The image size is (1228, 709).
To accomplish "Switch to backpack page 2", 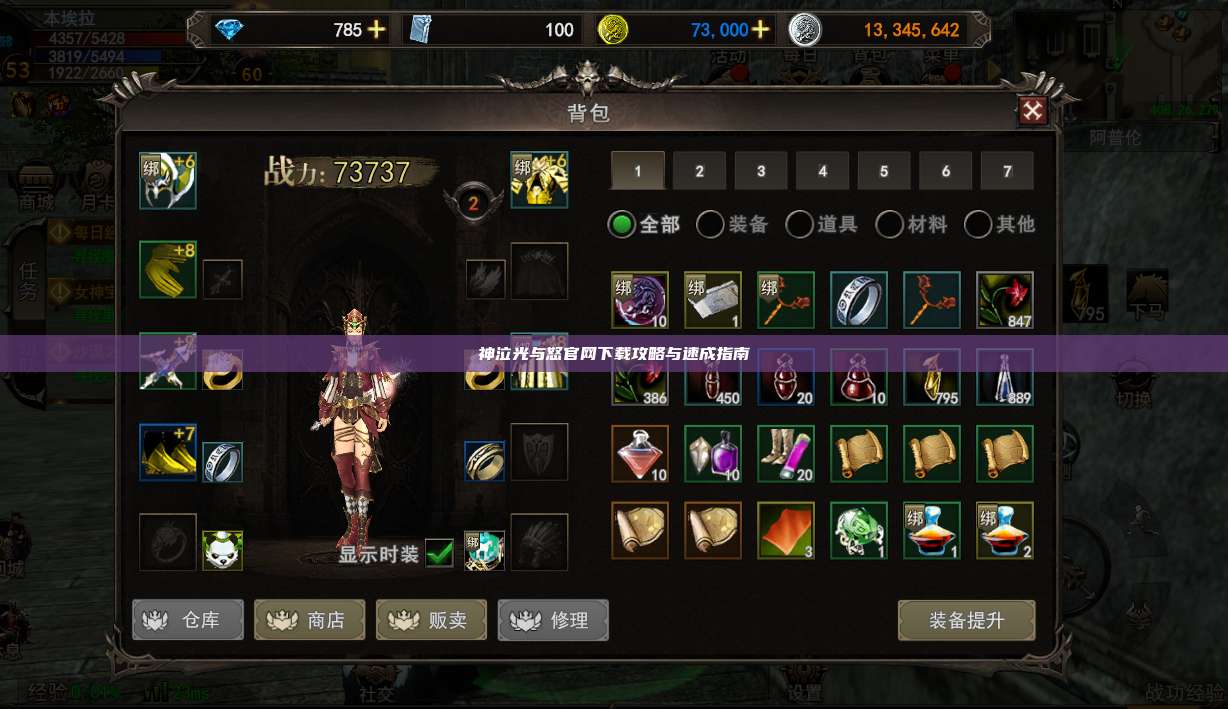I will point(699,171).
